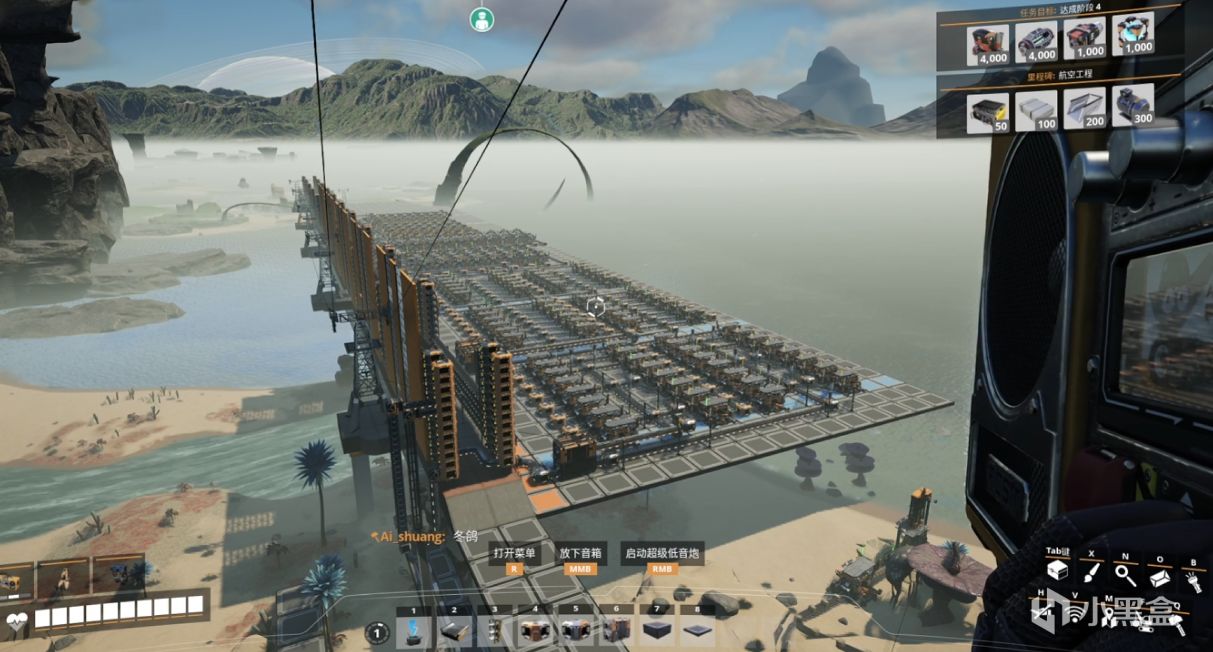This screenshot has width=1213, height=652.
Task: Activate the paintbrush customizer icon
Action: pos(1092,574)
